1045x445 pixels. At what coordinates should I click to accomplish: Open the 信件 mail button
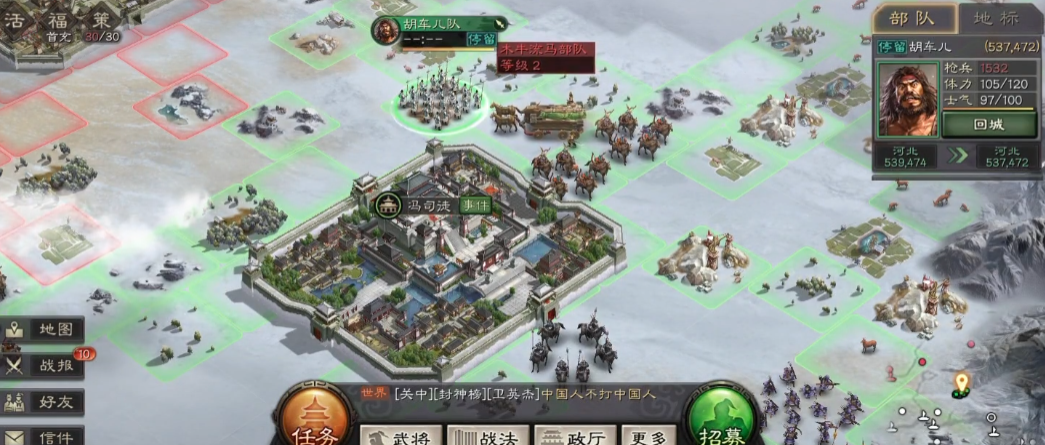(x=43, y=436)
